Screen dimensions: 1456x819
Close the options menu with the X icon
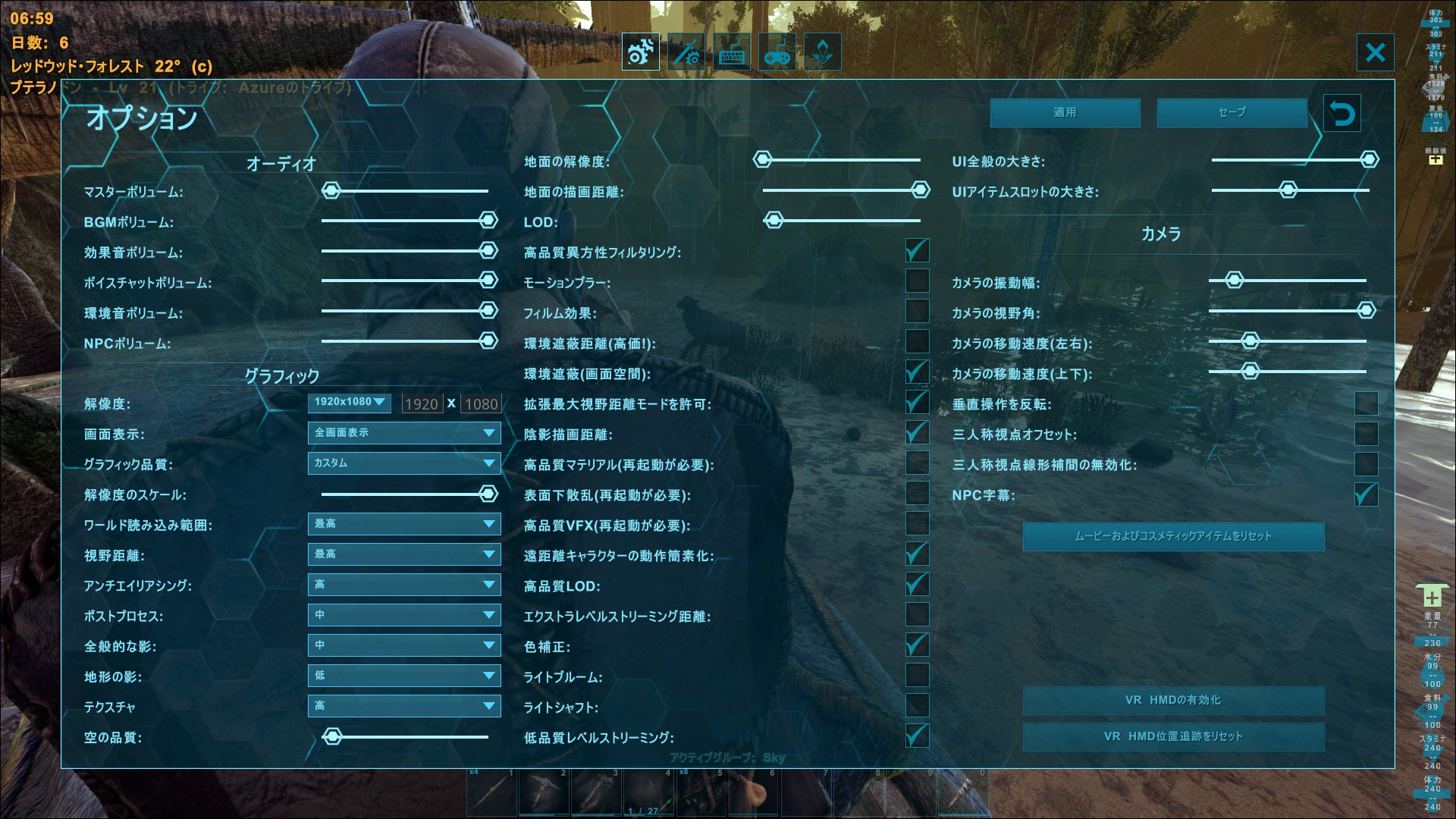1375,52
